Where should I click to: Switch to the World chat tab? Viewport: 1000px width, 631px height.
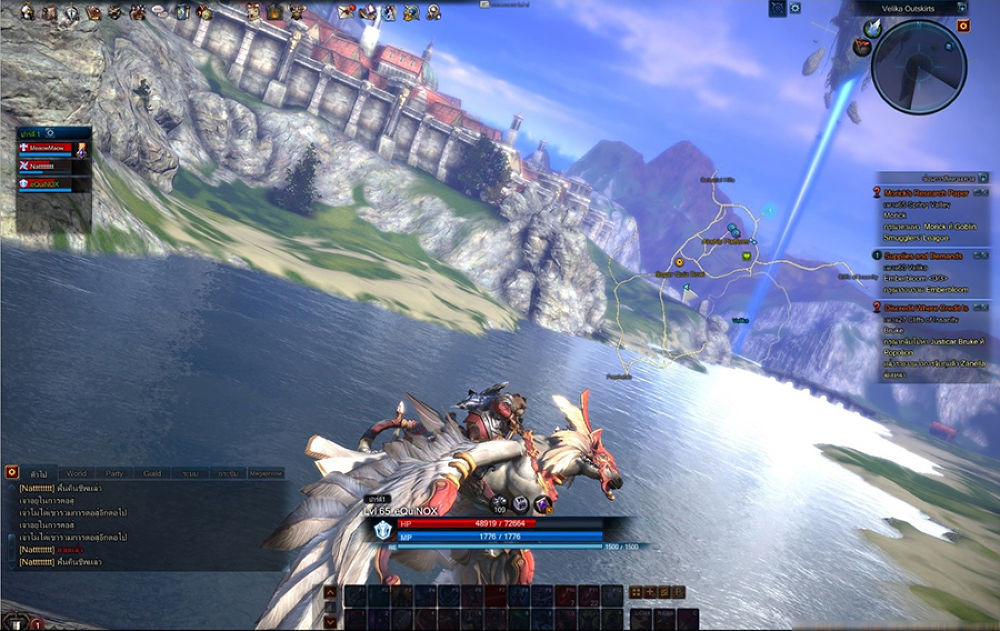click(x=77, y=472)
